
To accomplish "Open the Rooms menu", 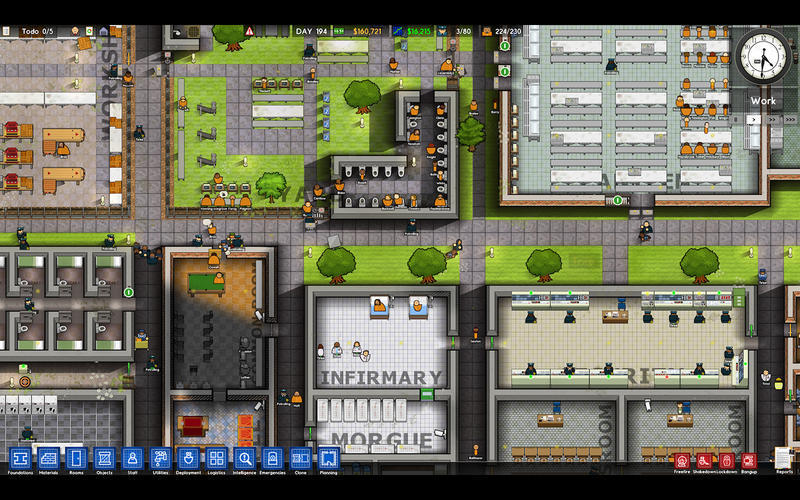I will coord(76,458).
